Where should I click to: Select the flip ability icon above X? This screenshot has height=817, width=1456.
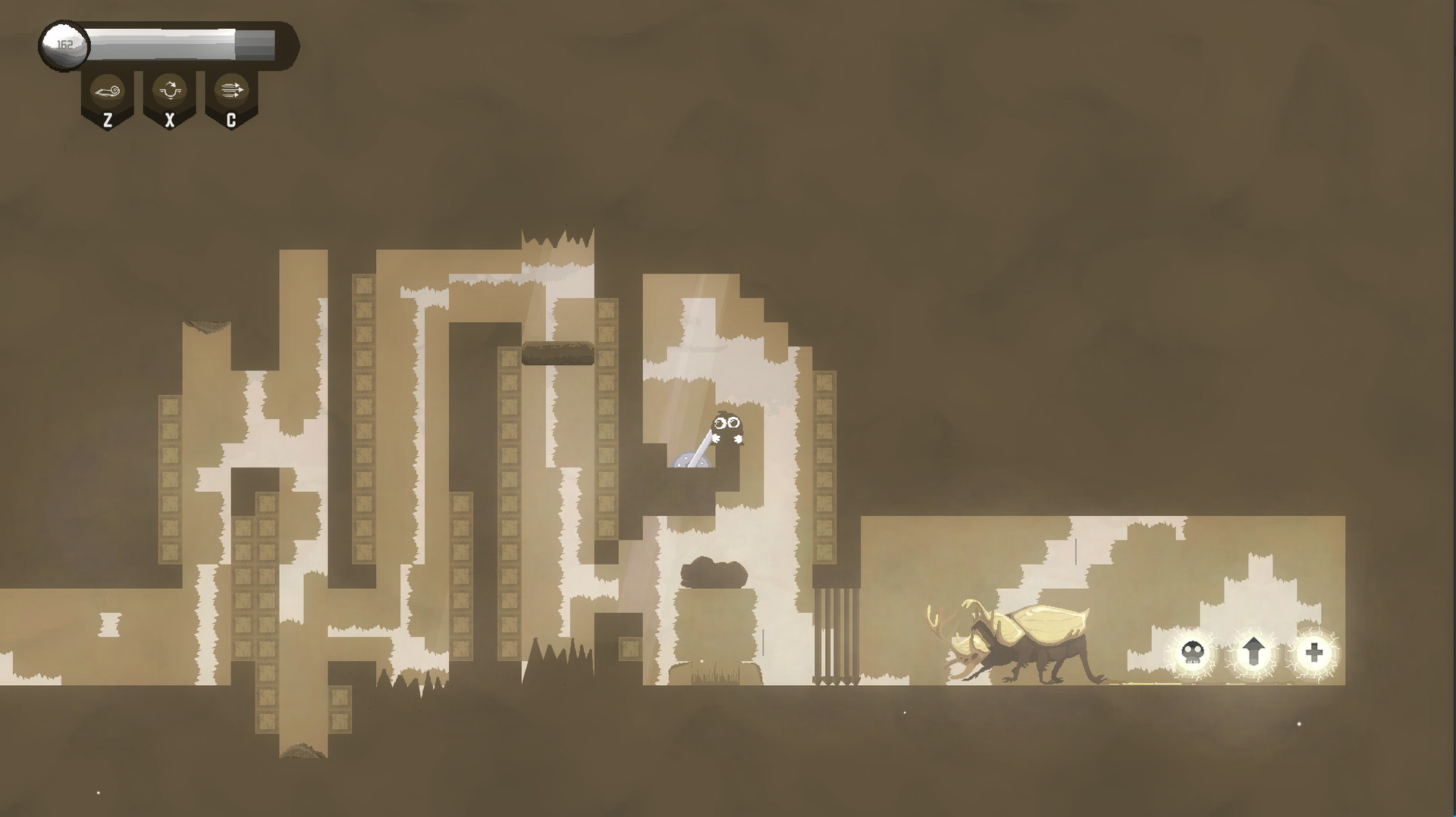[x=169, y=89]
